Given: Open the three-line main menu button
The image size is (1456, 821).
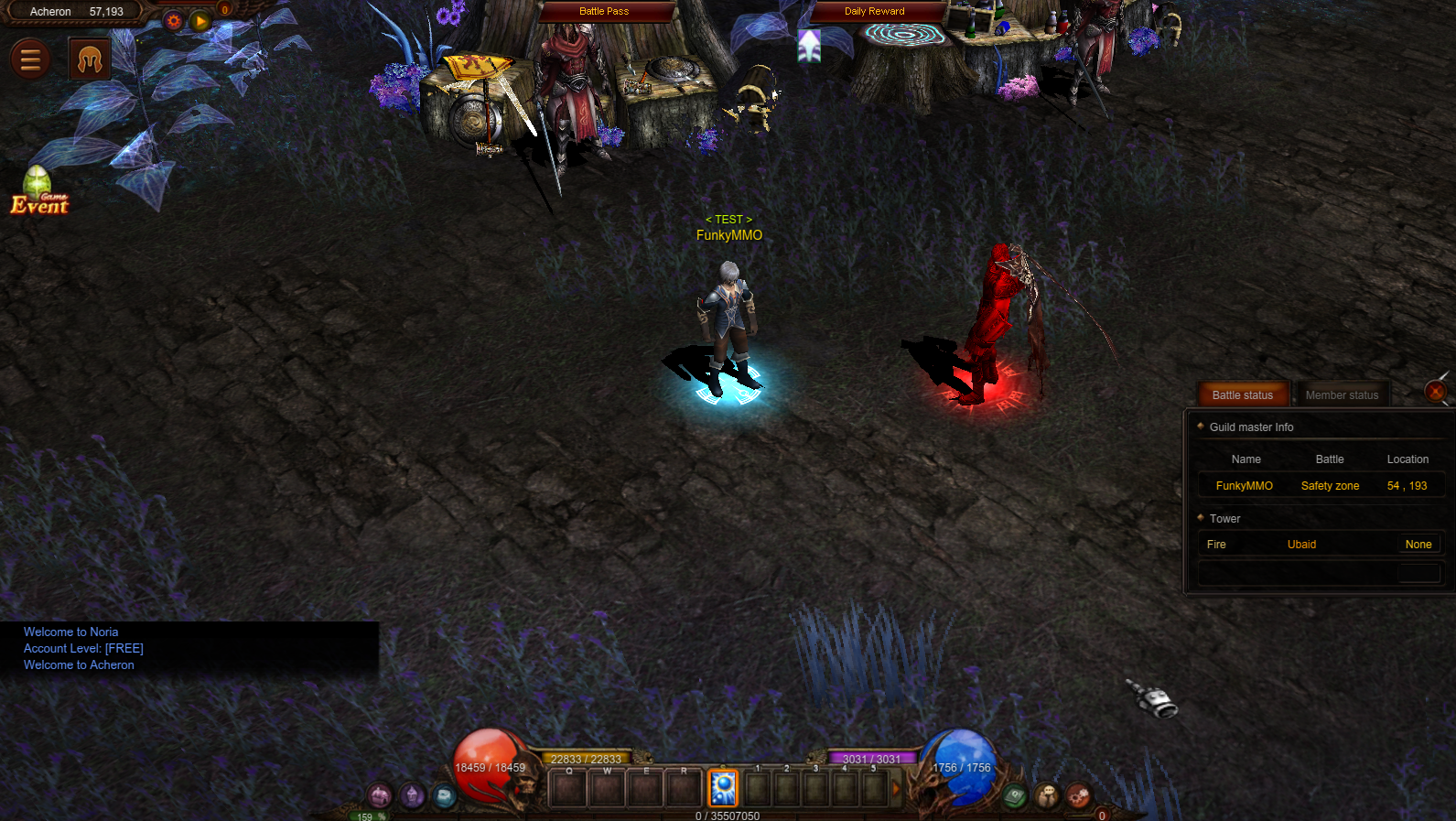Looking at the screenshot, I should [30, 59].
